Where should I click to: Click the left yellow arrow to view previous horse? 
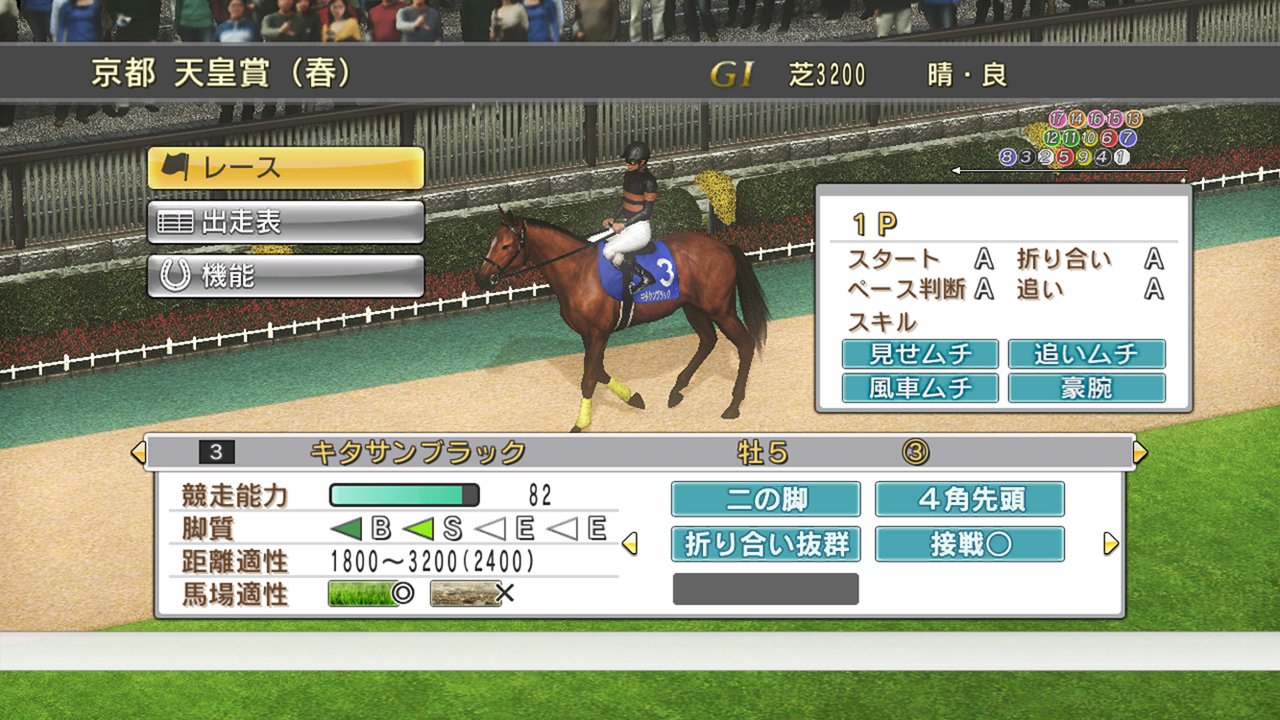[139, 451]
